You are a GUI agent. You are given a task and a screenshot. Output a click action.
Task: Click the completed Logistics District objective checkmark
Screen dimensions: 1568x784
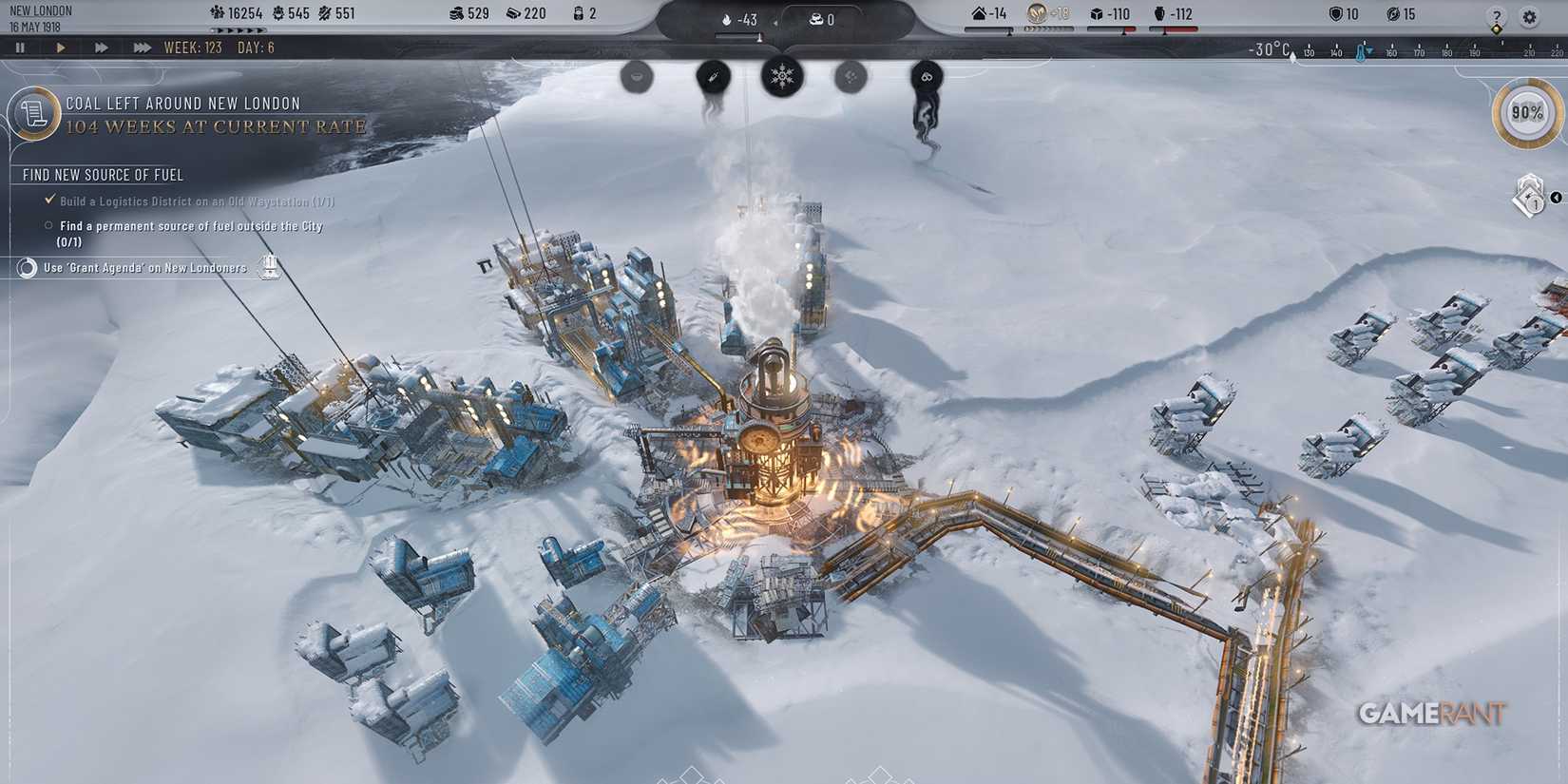(x=48, y=201)
